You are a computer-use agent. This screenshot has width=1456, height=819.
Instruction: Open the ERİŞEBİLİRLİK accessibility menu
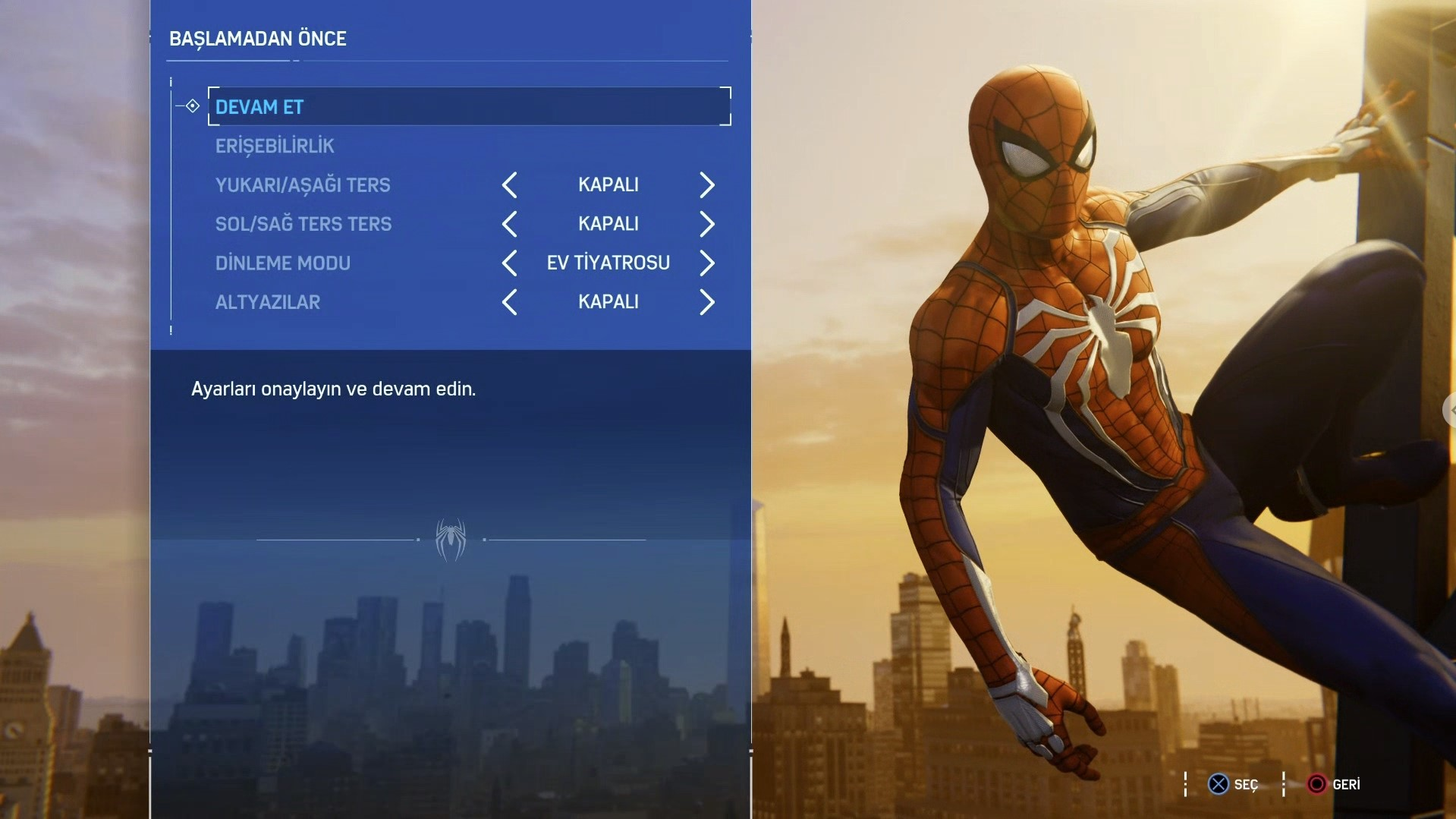click(275, 146)
